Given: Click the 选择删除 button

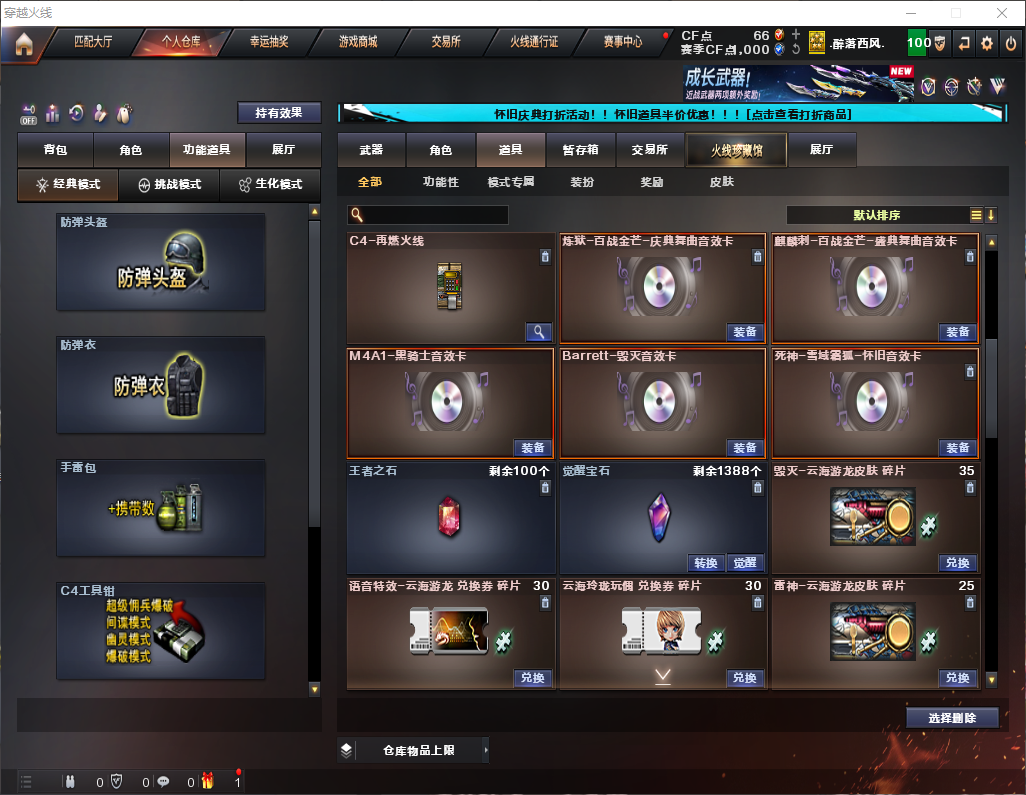Looking at the screenshot, I should tap(952, 718).
